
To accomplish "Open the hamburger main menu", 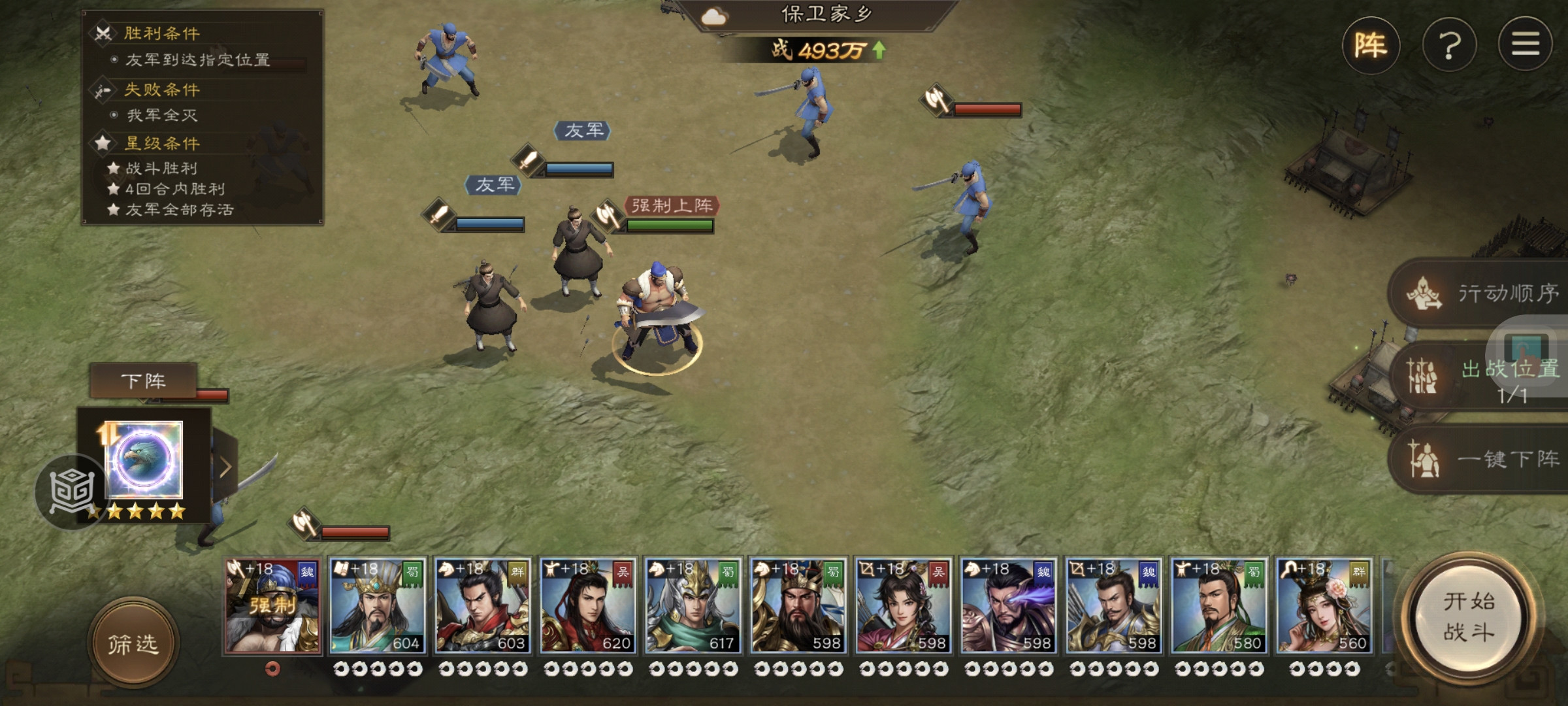I will coord(1525,44).
